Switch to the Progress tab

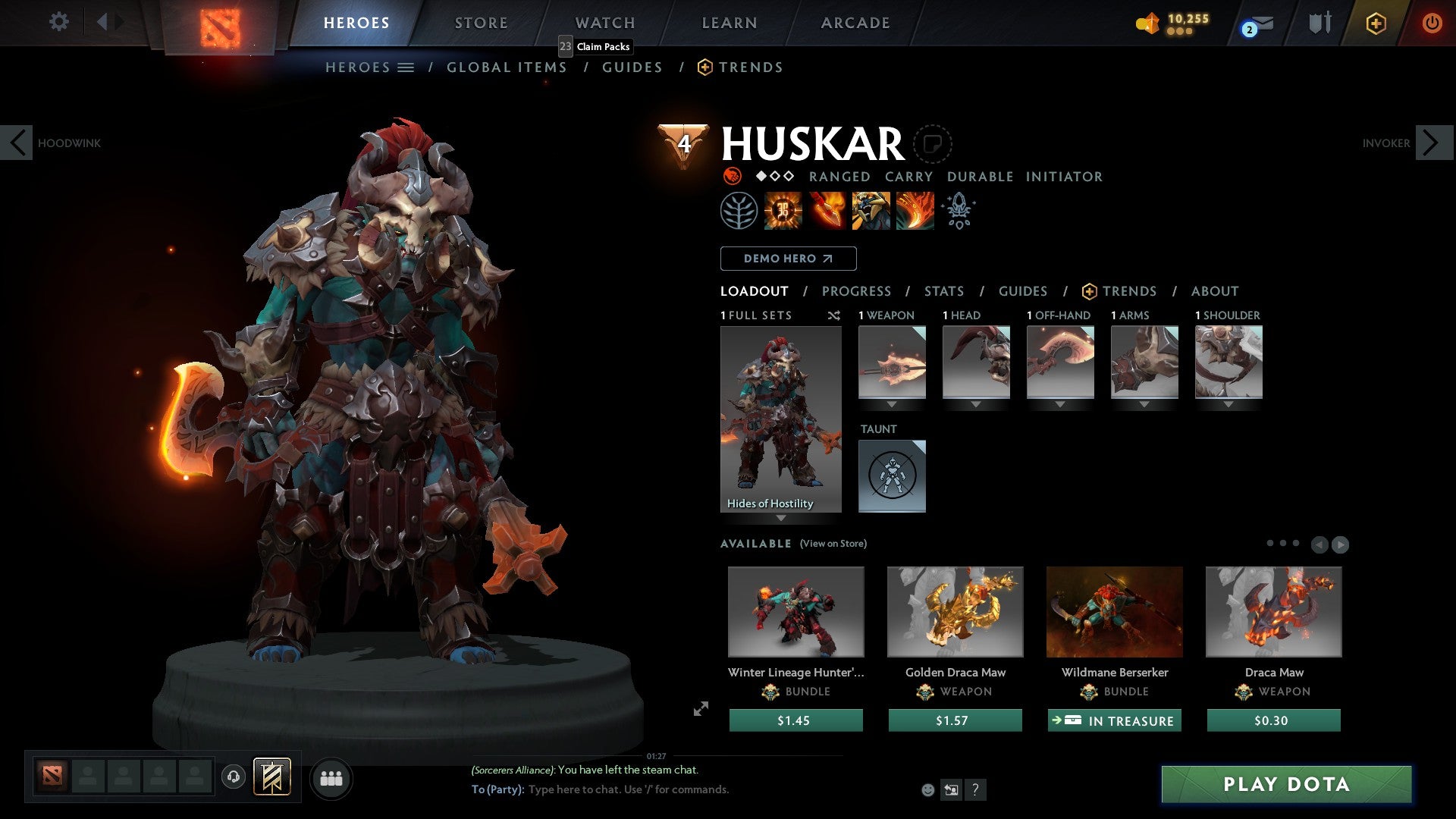[857, 291]
